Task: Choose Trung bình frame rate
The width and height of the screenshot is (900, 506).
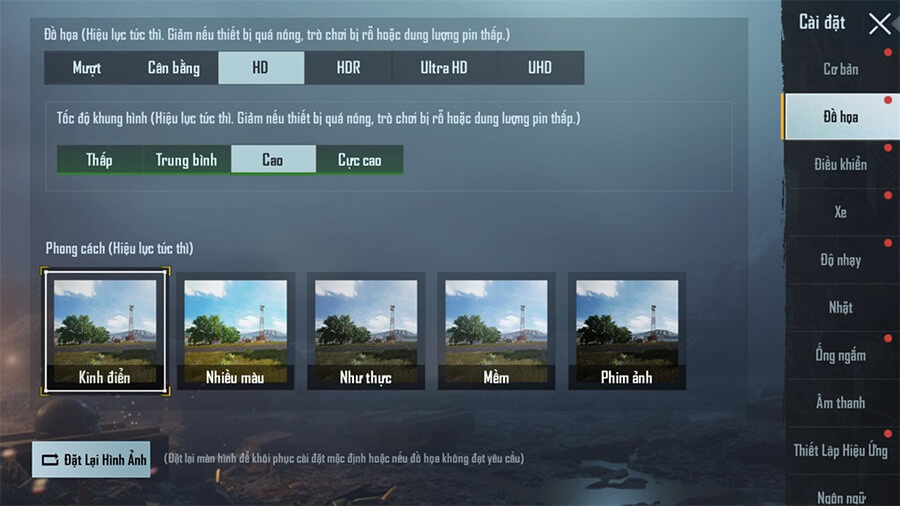Action: point(186,160)
